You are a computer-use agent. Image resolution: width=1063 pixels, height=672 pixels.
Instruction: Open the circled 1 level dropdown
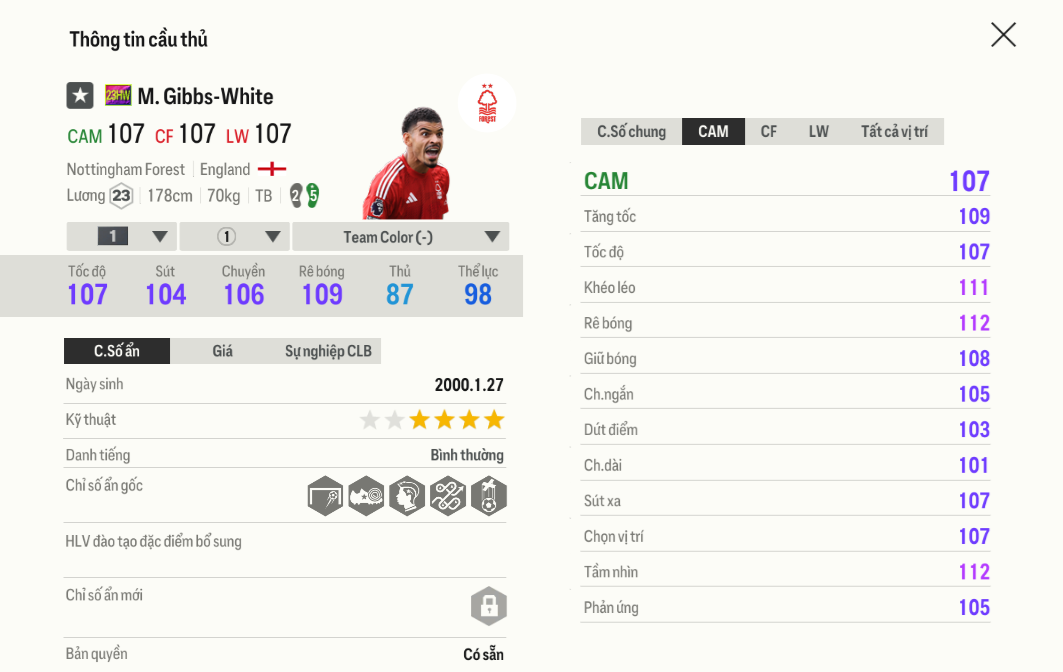[x=235, y=237]
